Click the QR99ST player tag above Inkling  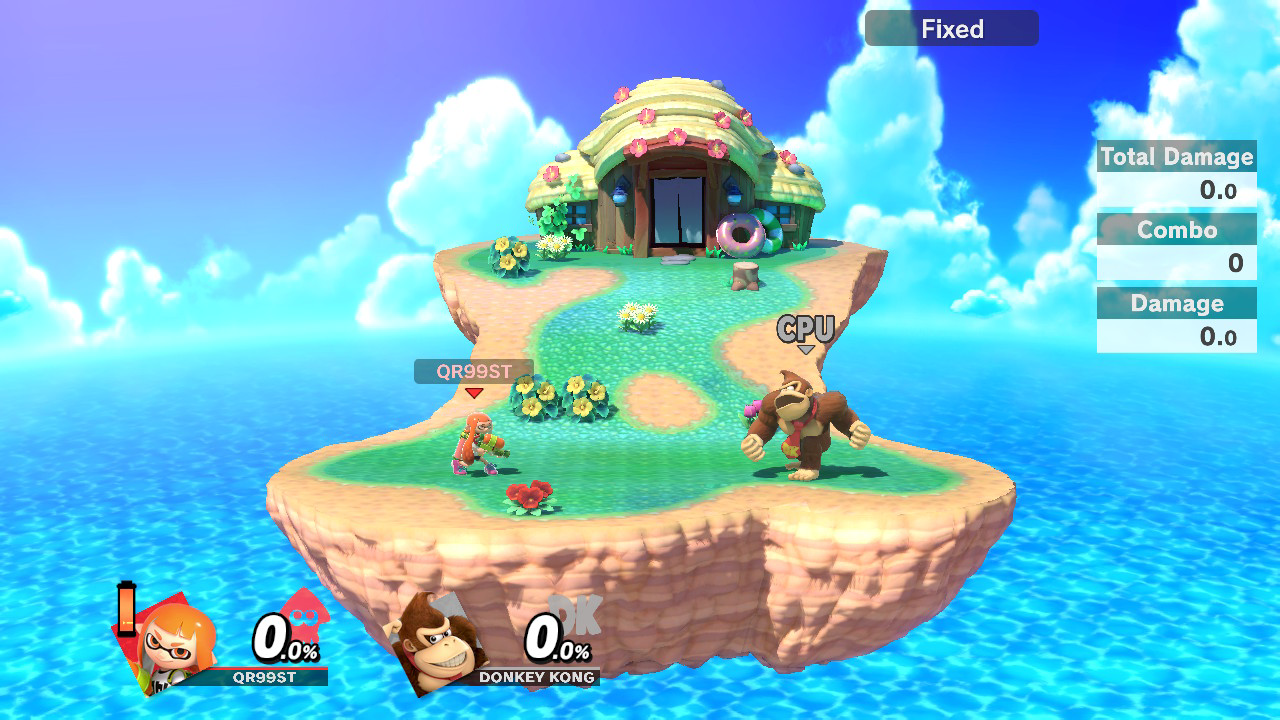click(x=473, y=372)
